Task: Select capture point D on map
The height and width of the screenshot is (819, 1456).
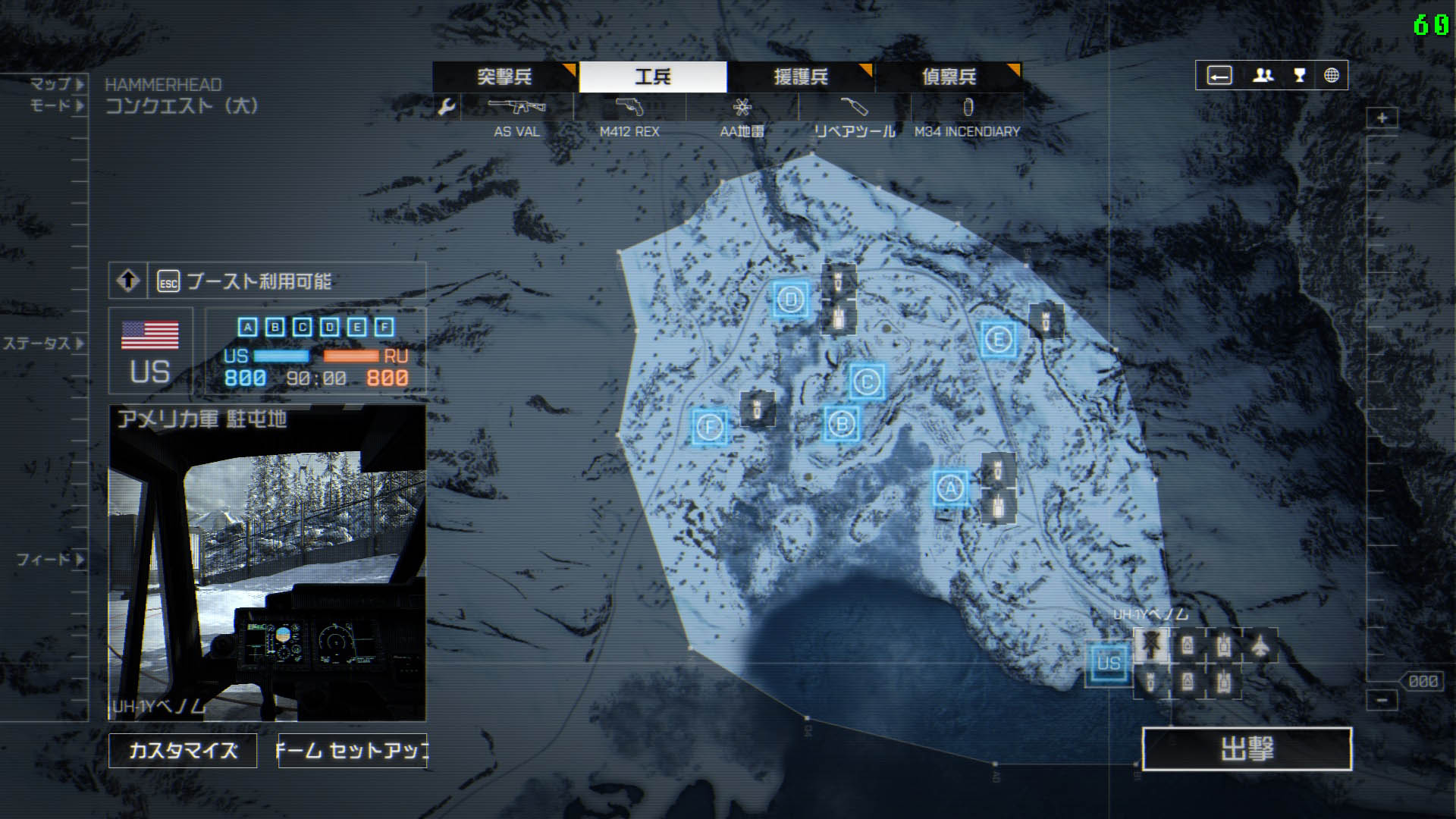Action: coord(791,300)
